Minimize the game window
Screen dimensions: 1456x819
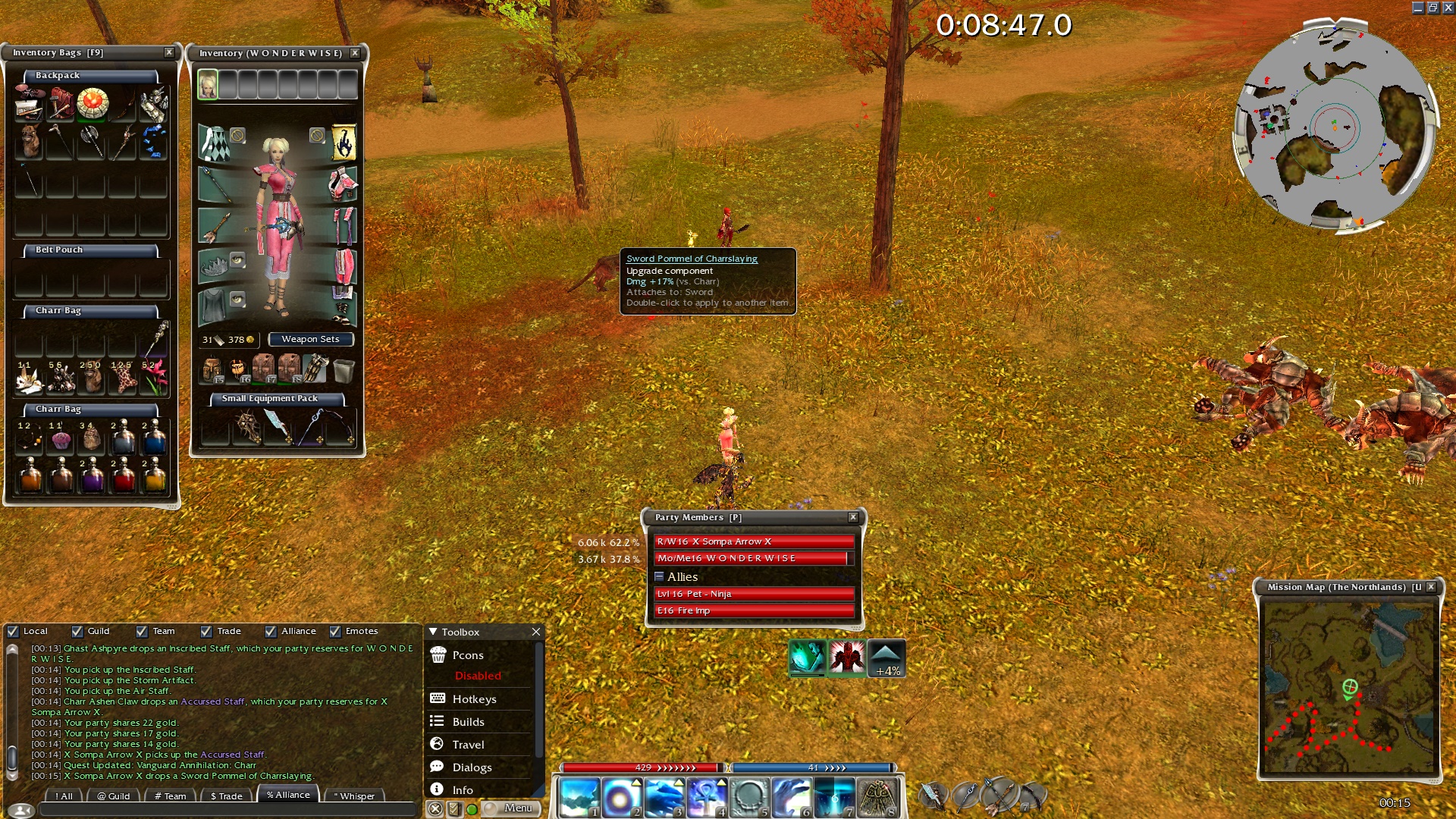coord(1418,8)
